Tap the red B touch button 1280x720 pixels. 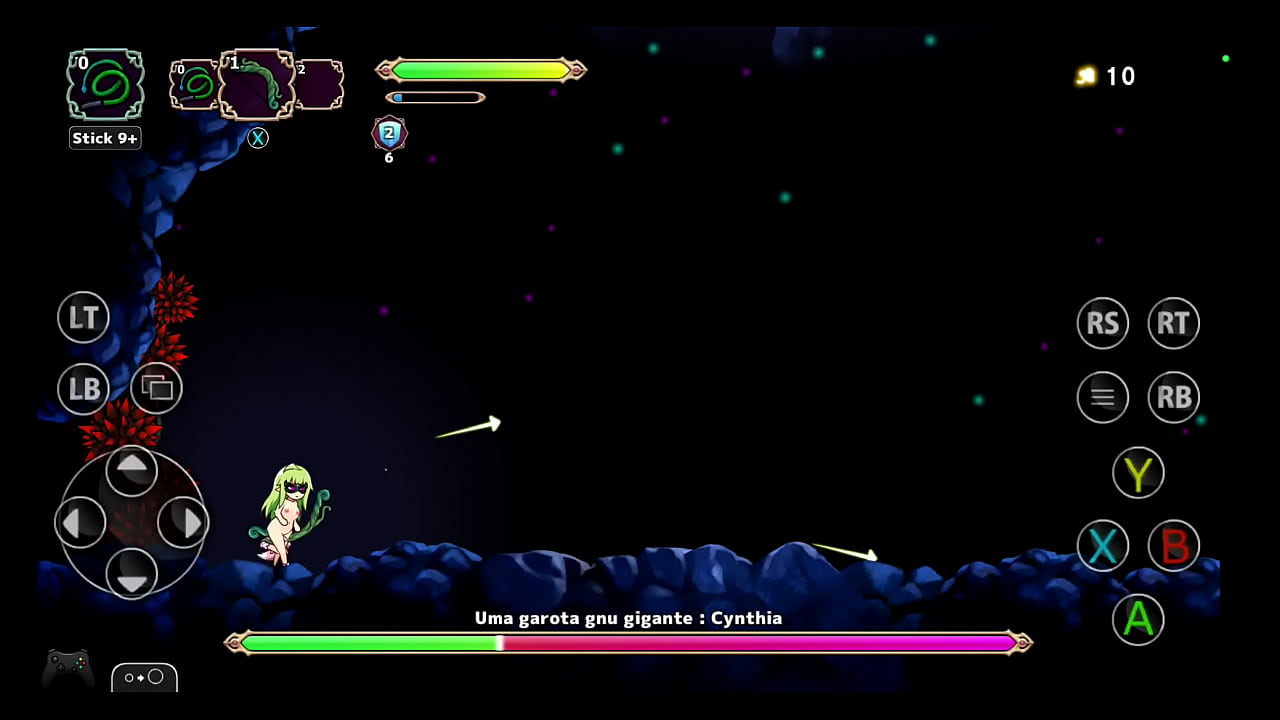(1173, 546)
